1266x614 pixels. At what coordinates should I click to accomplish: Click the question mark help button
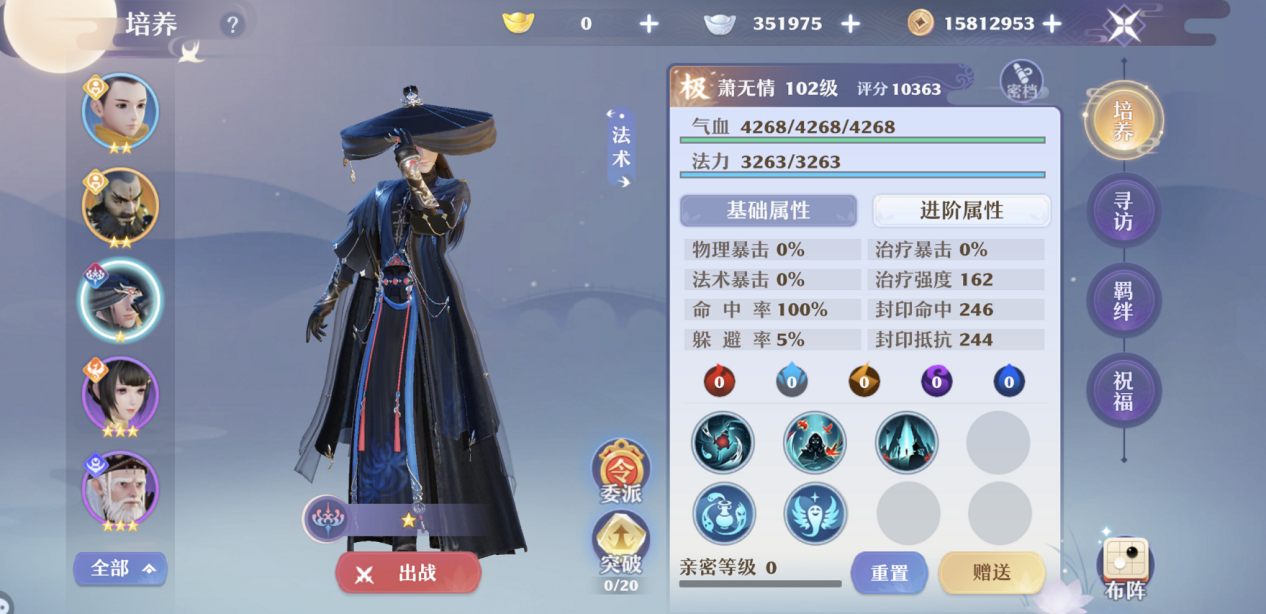coord(232,24)
